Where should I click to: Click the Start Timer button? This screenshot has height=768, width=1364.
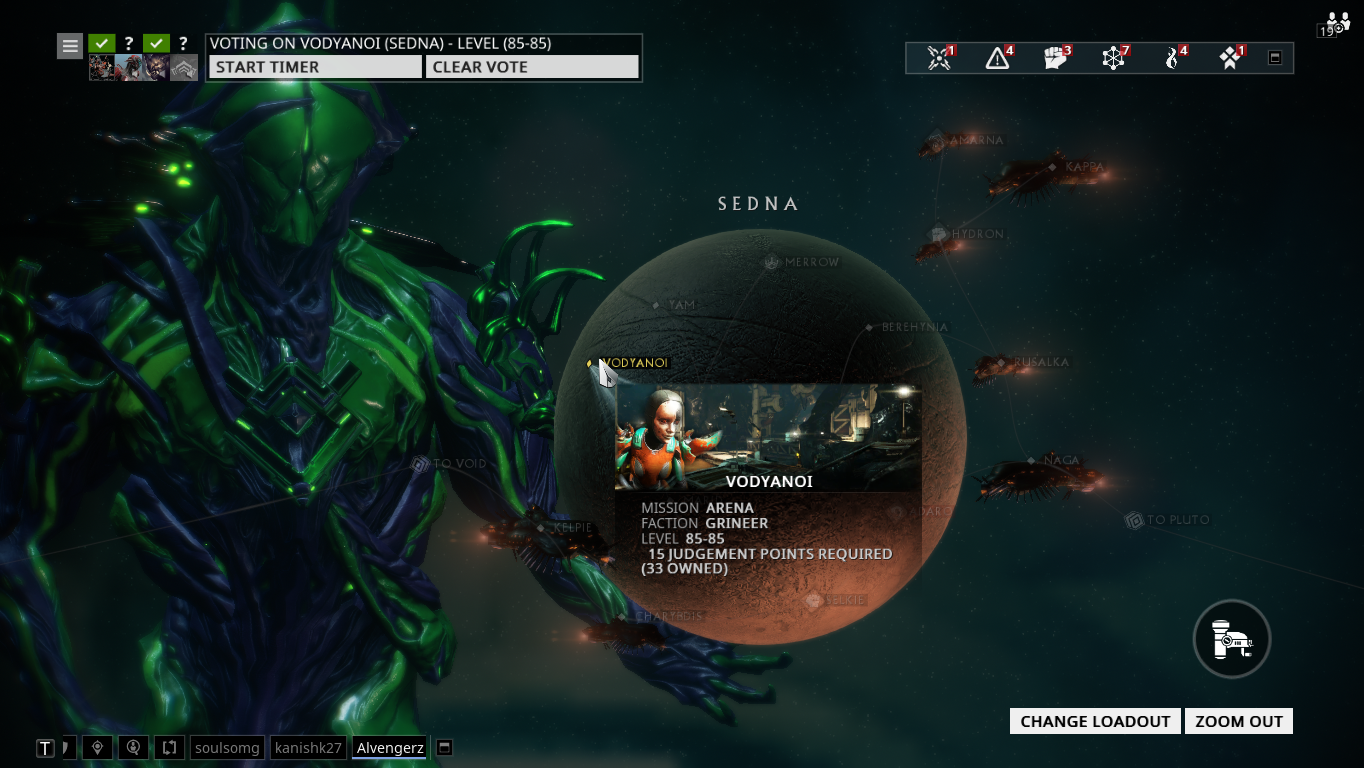tap(315, 67)
